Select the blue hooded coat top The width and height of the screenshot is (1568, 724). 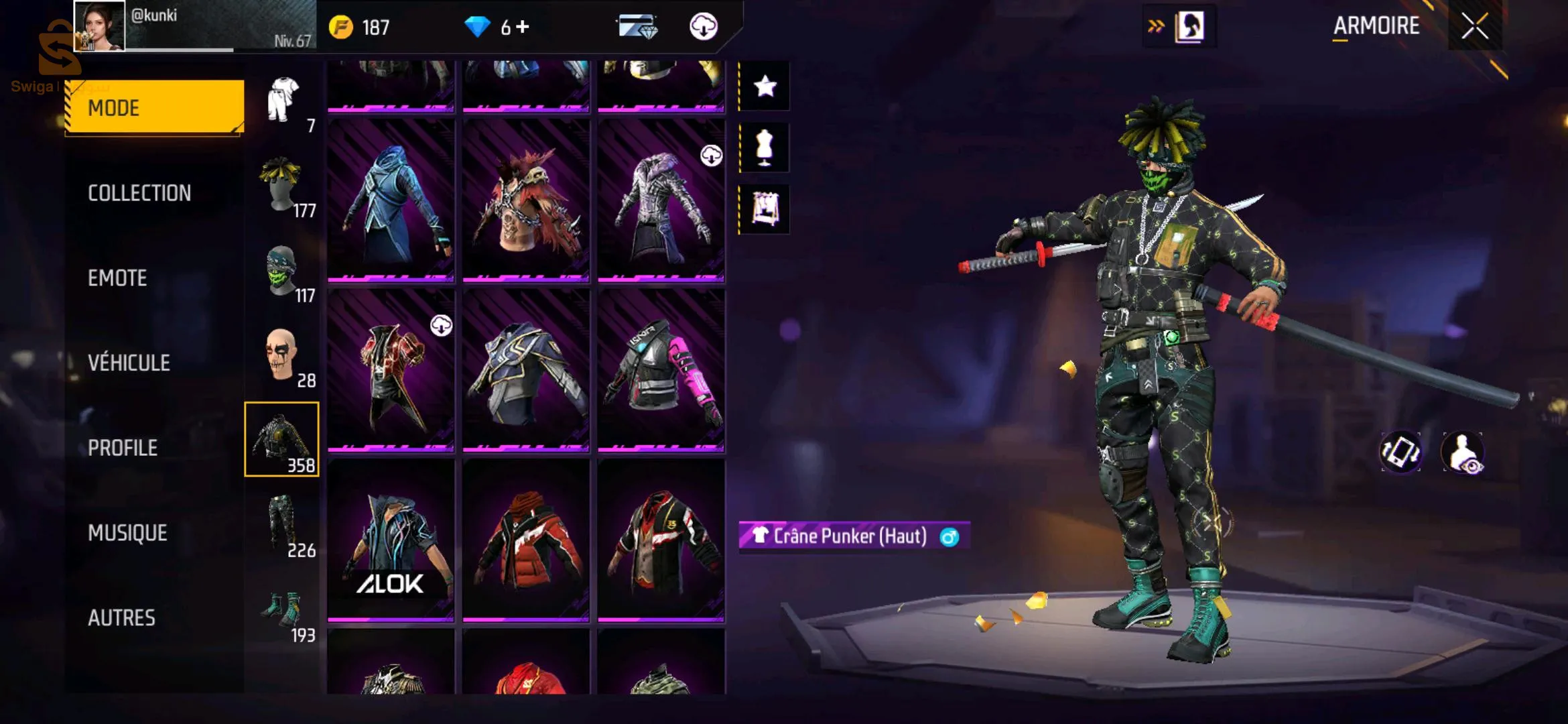pos(391,200)
